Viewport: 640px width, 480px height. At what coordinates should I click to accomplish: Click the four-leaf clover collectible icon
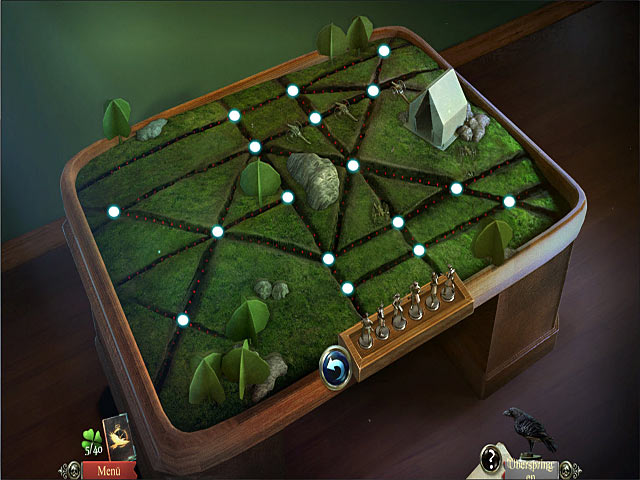tap(89, 438)
